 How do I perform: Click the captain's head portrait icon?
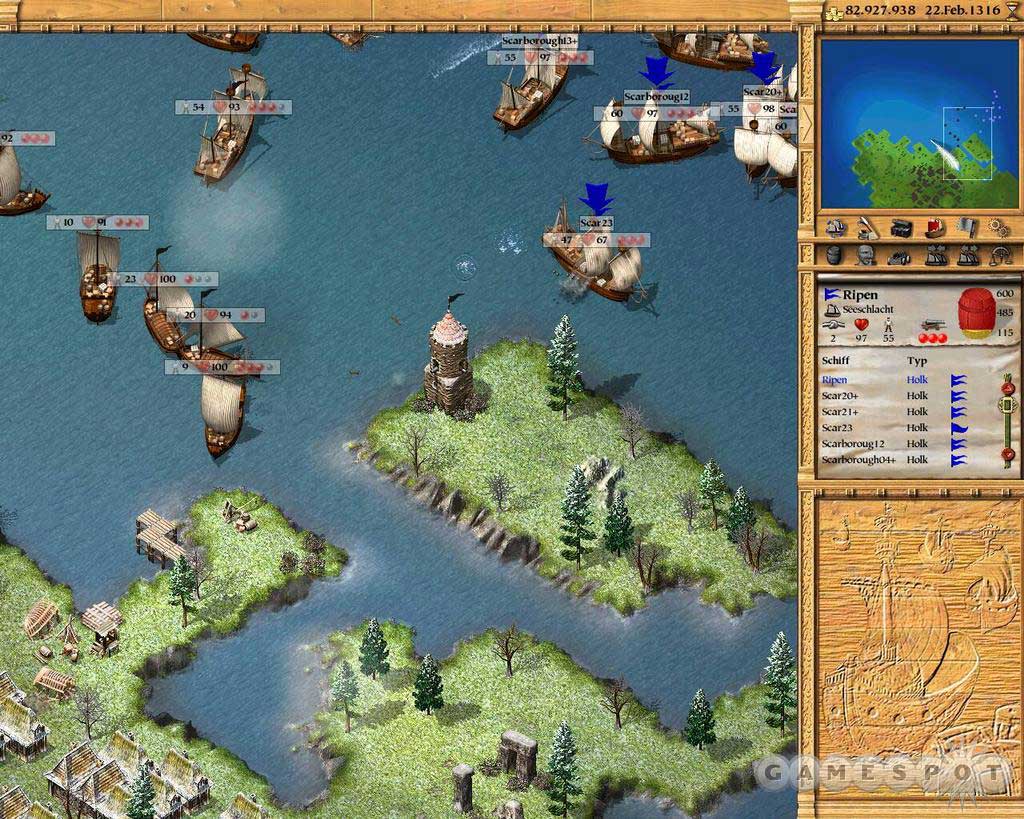pyautogui.click(x=866, y=256)
